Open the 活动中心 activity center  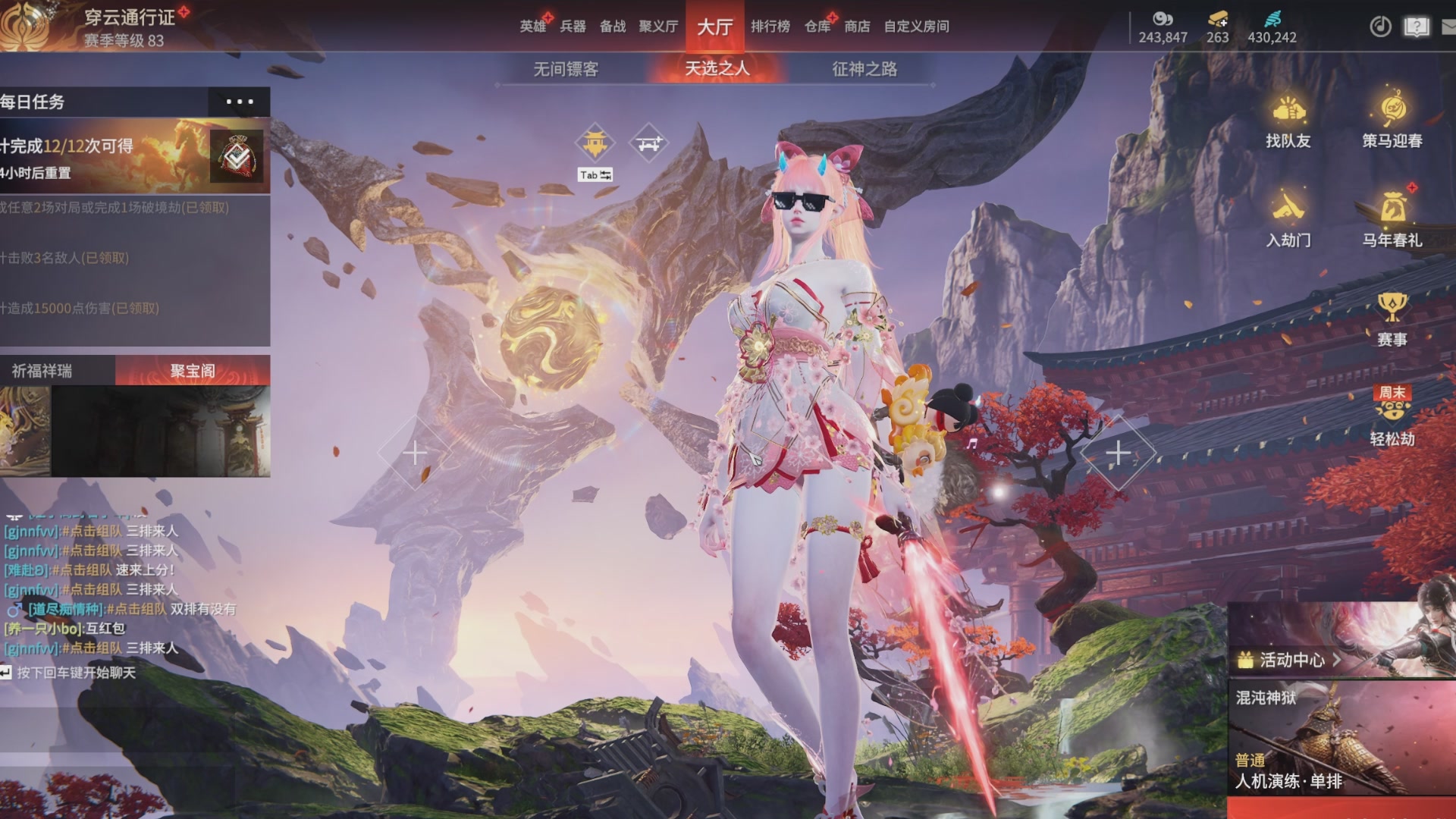[x=1290, y=660]
